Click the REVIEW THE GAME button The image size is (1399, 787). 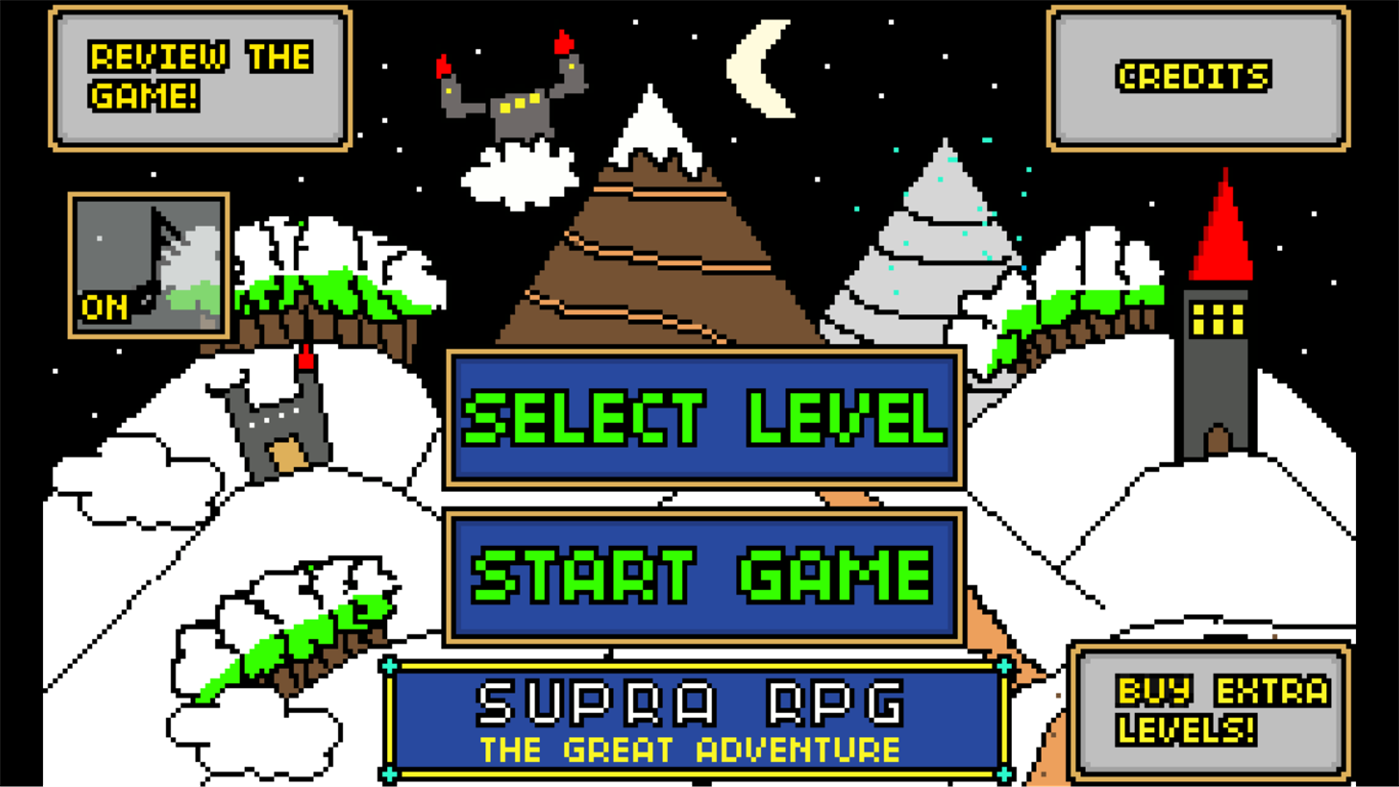(198, 75)
